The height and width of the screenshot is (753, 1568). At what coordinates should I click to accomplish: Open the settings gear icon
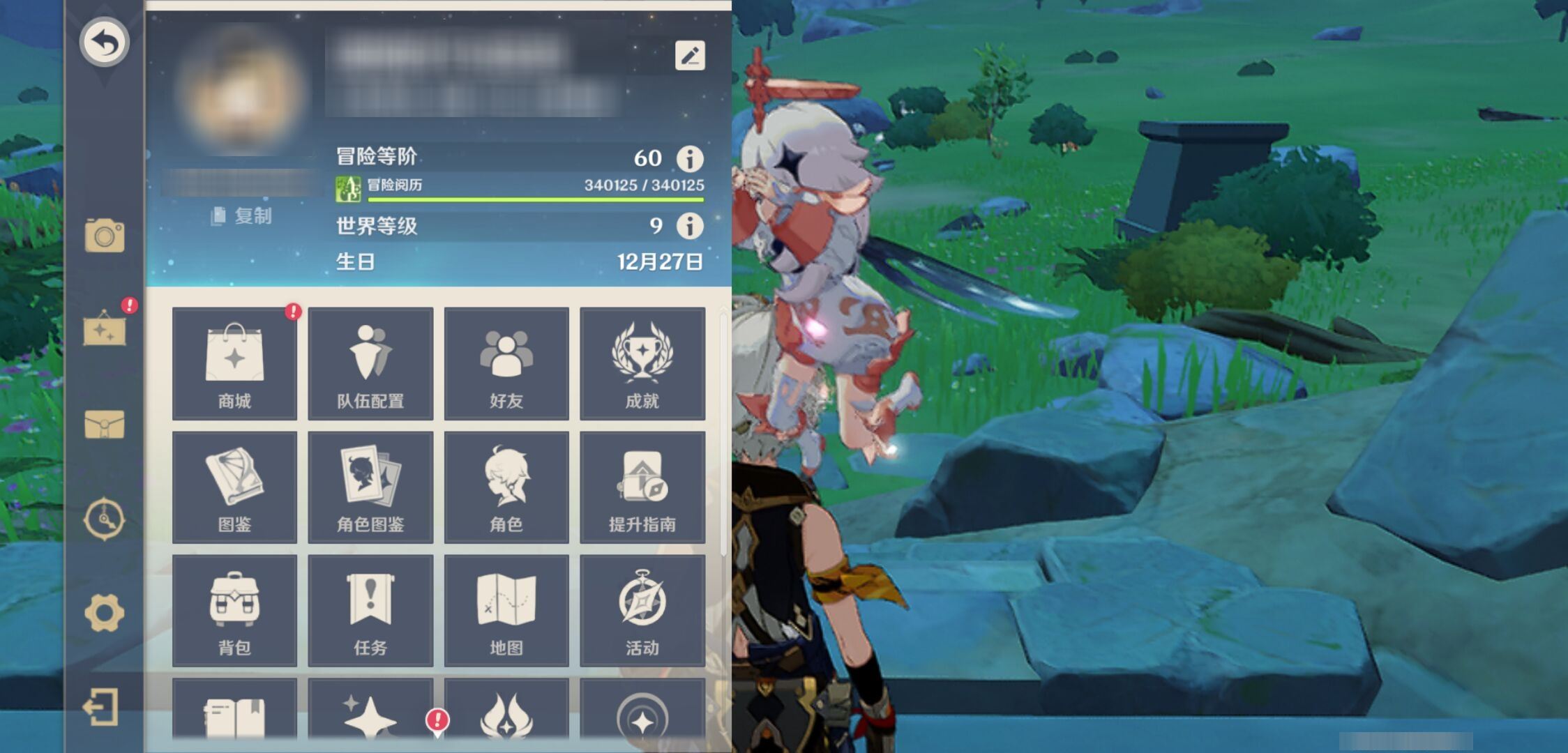[x=105, y=613]
